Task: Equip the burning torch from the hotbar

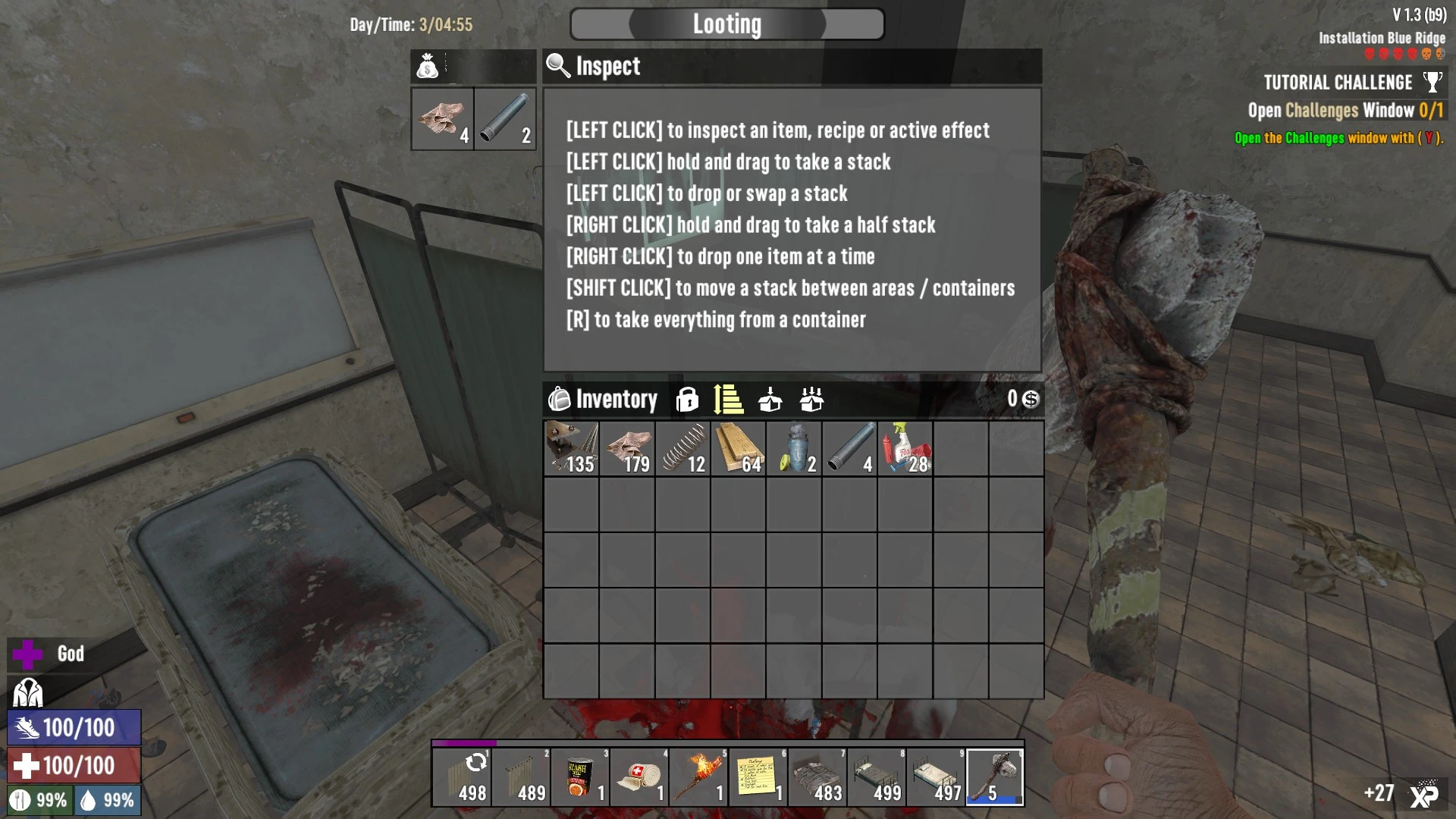Action: pos(699,777)
